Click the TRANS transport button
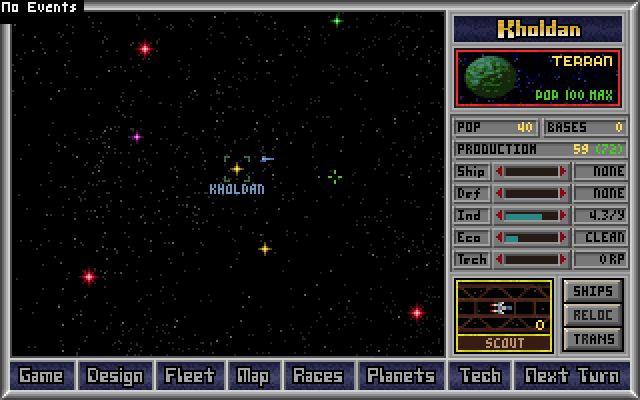This screenshot has height=400, width=640. 594,339
